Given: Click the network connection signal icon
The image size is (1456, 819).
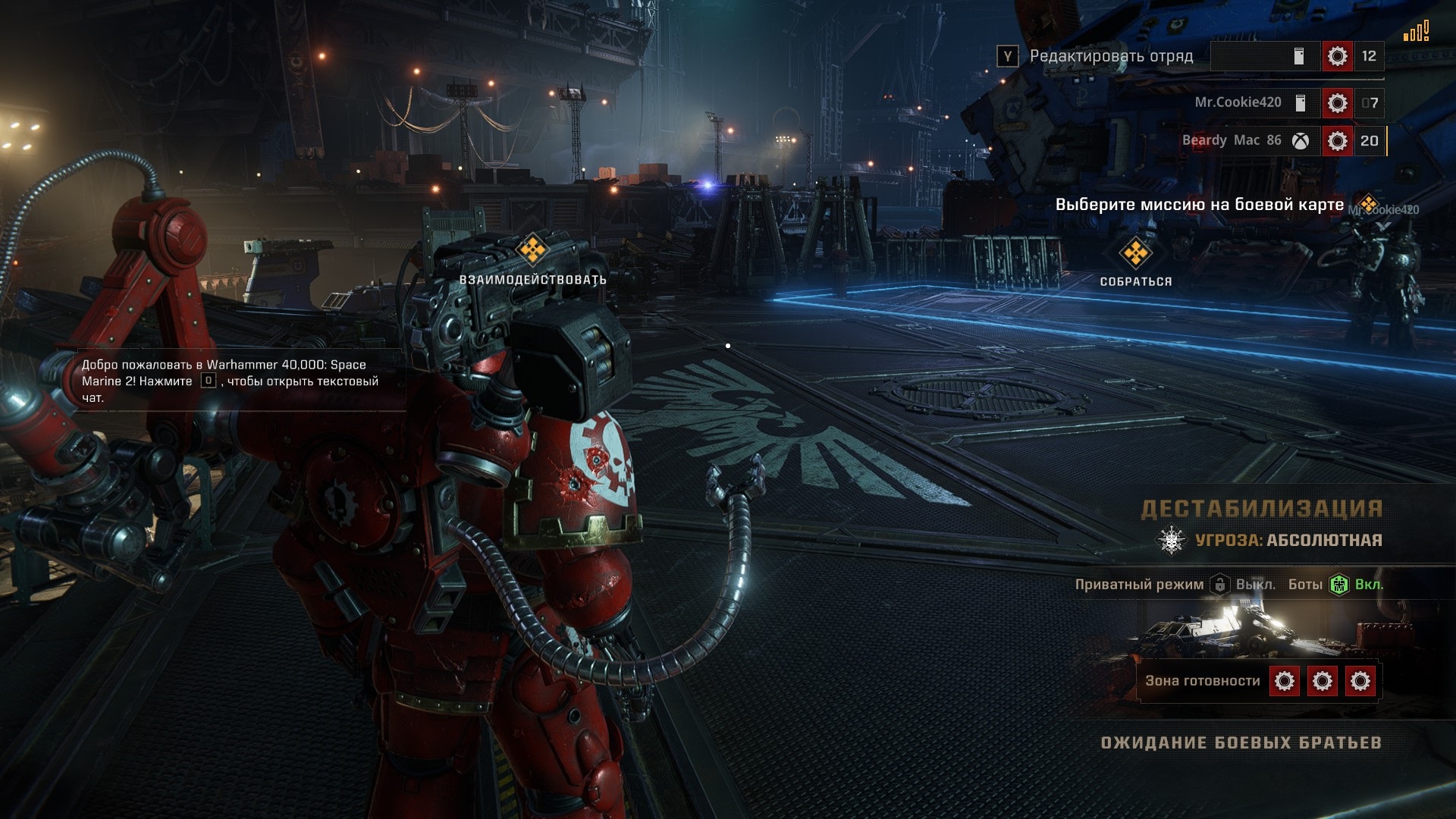Looking at the screenshot, I should click(1416, 32).
